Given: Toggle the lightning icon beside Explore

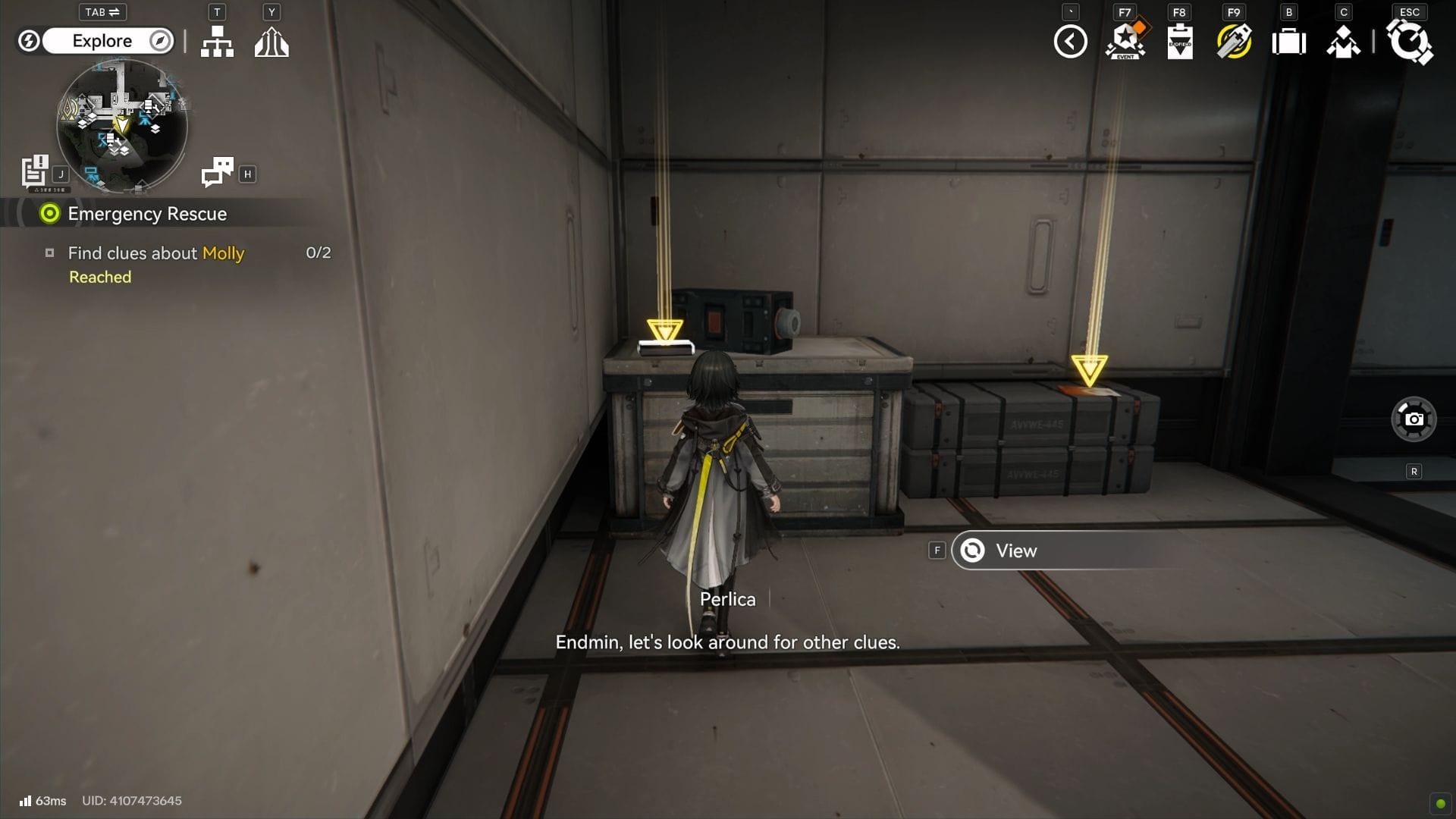Looking at the screenshot, I should point(29,41).
